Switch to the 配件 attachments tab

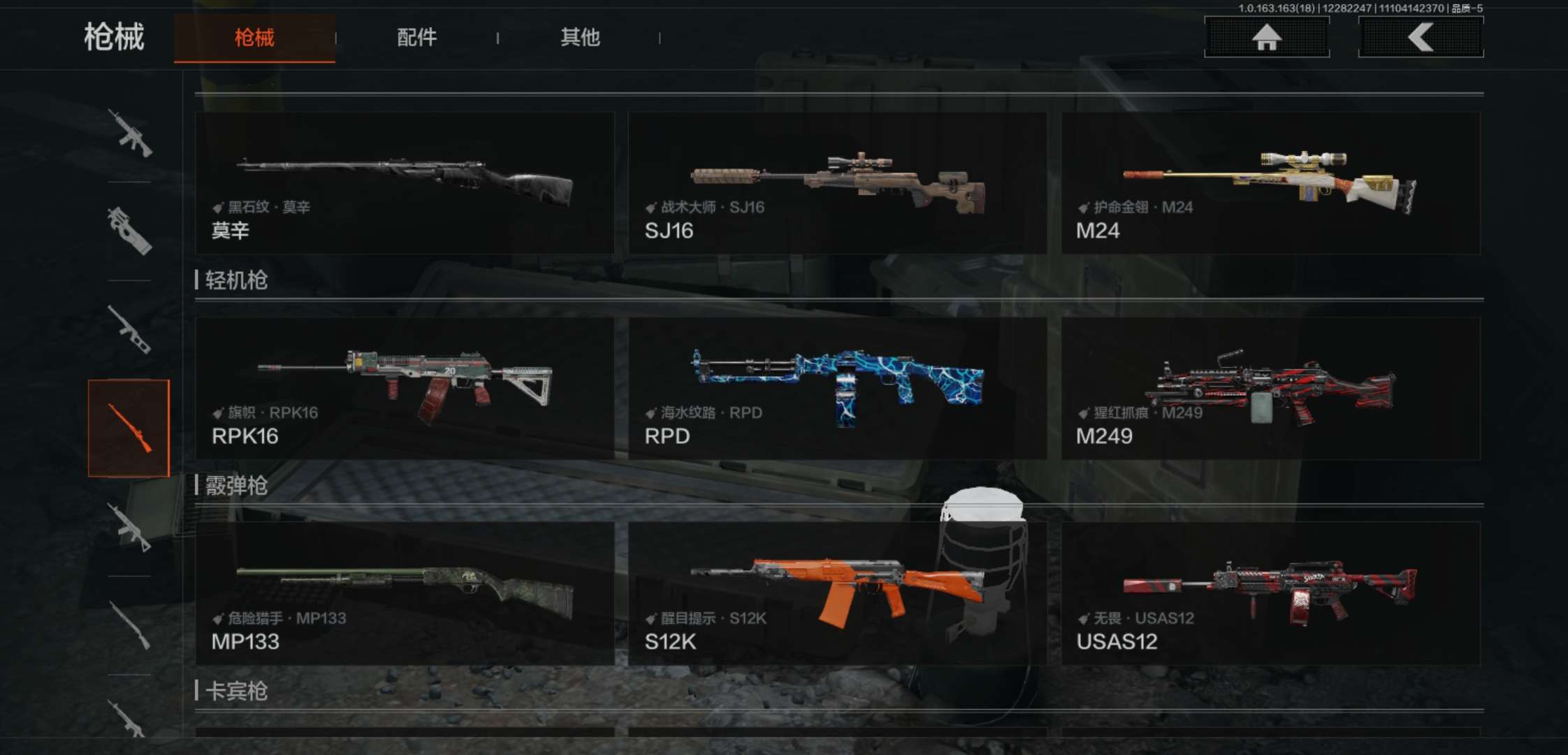tap(416, 38)
